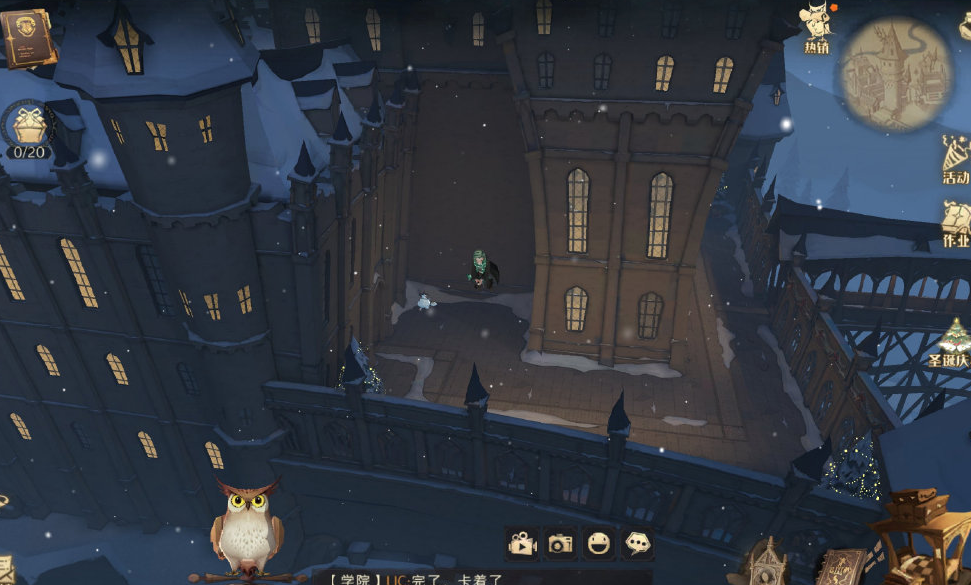Image resolution: width=971 pixels, height=585 pixels.
Task: Open chat with the speech bubble button
Action: tap(637, 543)
